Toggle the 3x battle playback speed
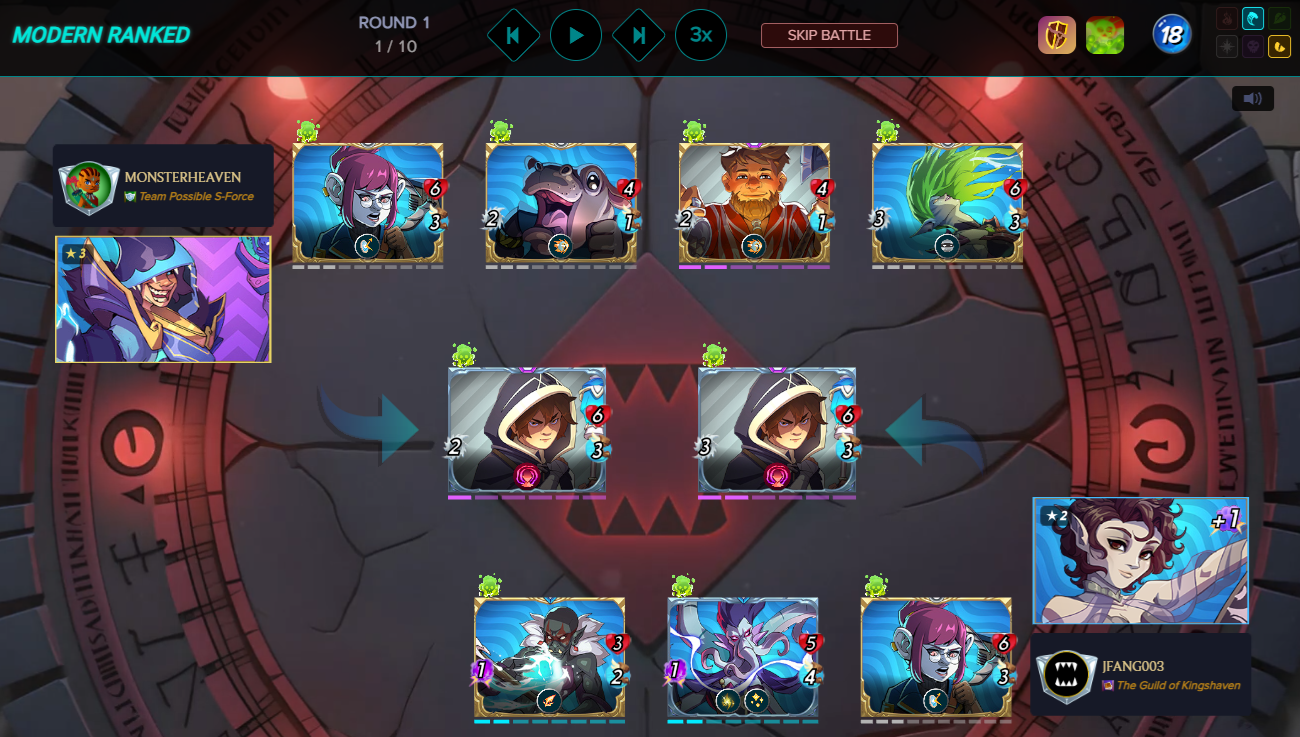 [x=700, y=34]
